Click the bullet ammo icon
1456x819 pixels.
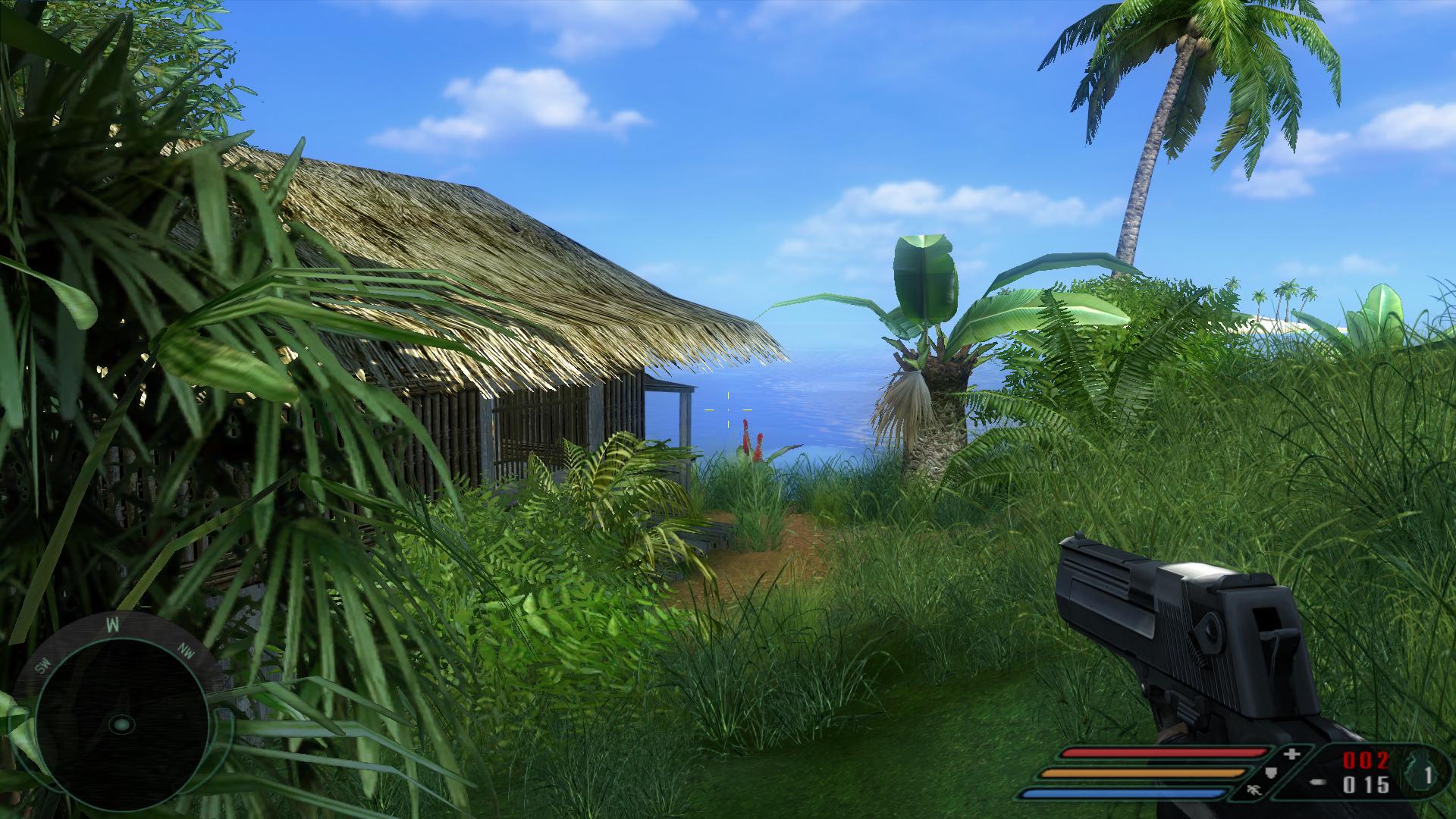click(x=1317, y=782)
